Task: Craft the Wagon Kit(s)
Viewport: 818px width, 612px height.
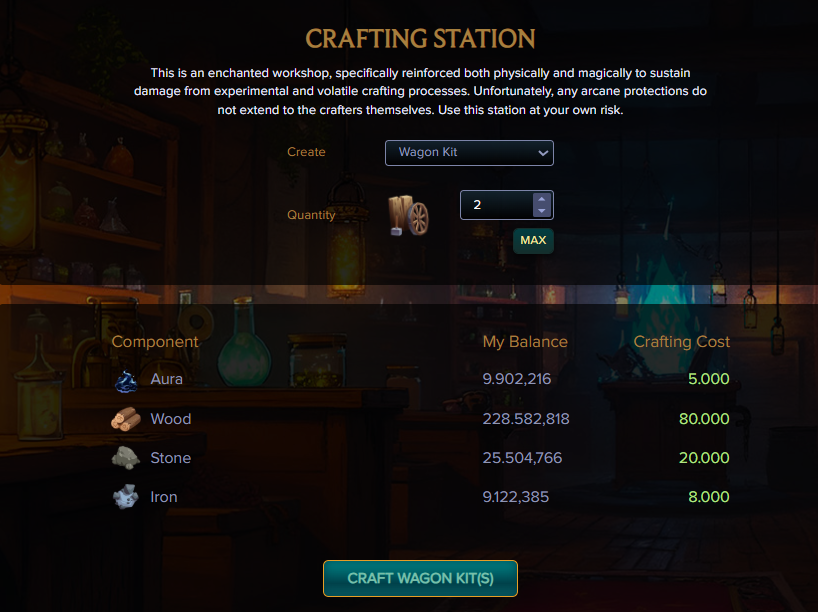Action: click(420, 578)
